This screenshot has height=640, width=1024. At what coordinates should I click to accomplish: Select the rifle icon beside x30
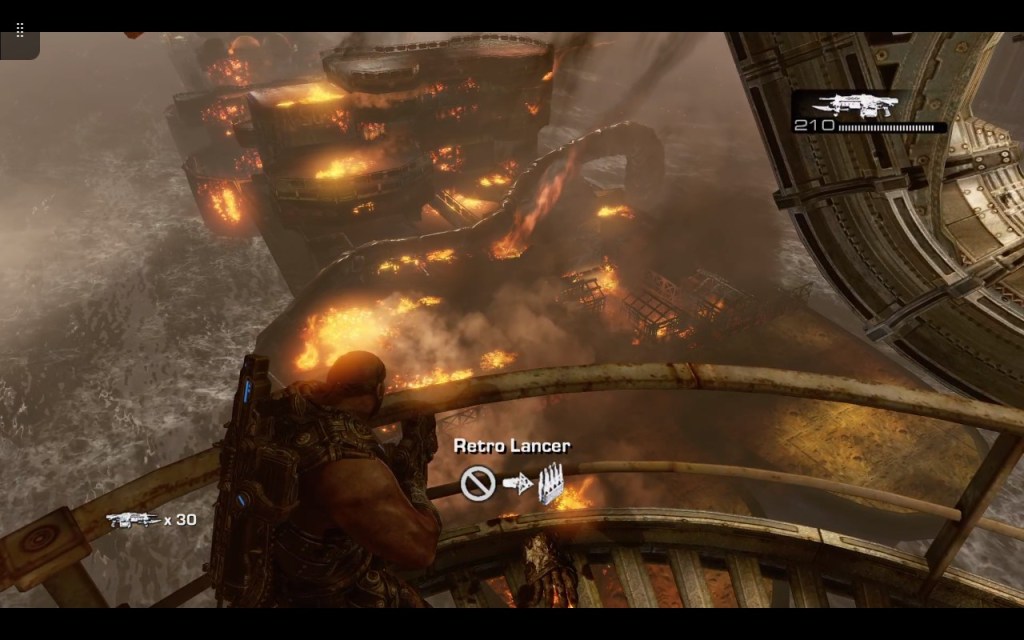coord(131,519)
